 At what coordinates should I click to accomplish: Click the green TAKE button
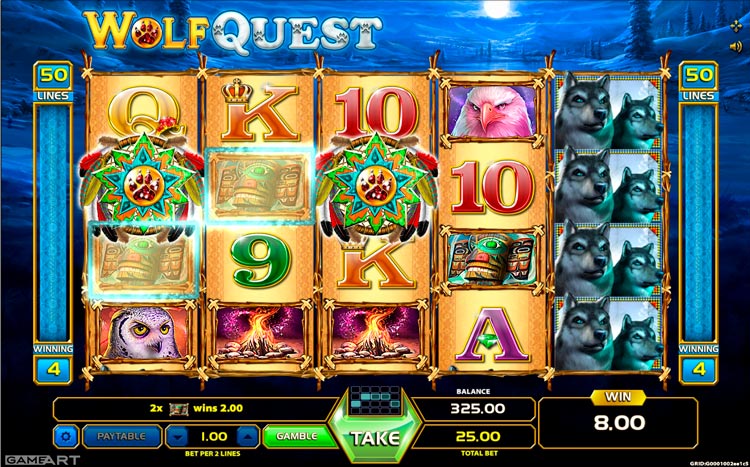pos(375,437)
